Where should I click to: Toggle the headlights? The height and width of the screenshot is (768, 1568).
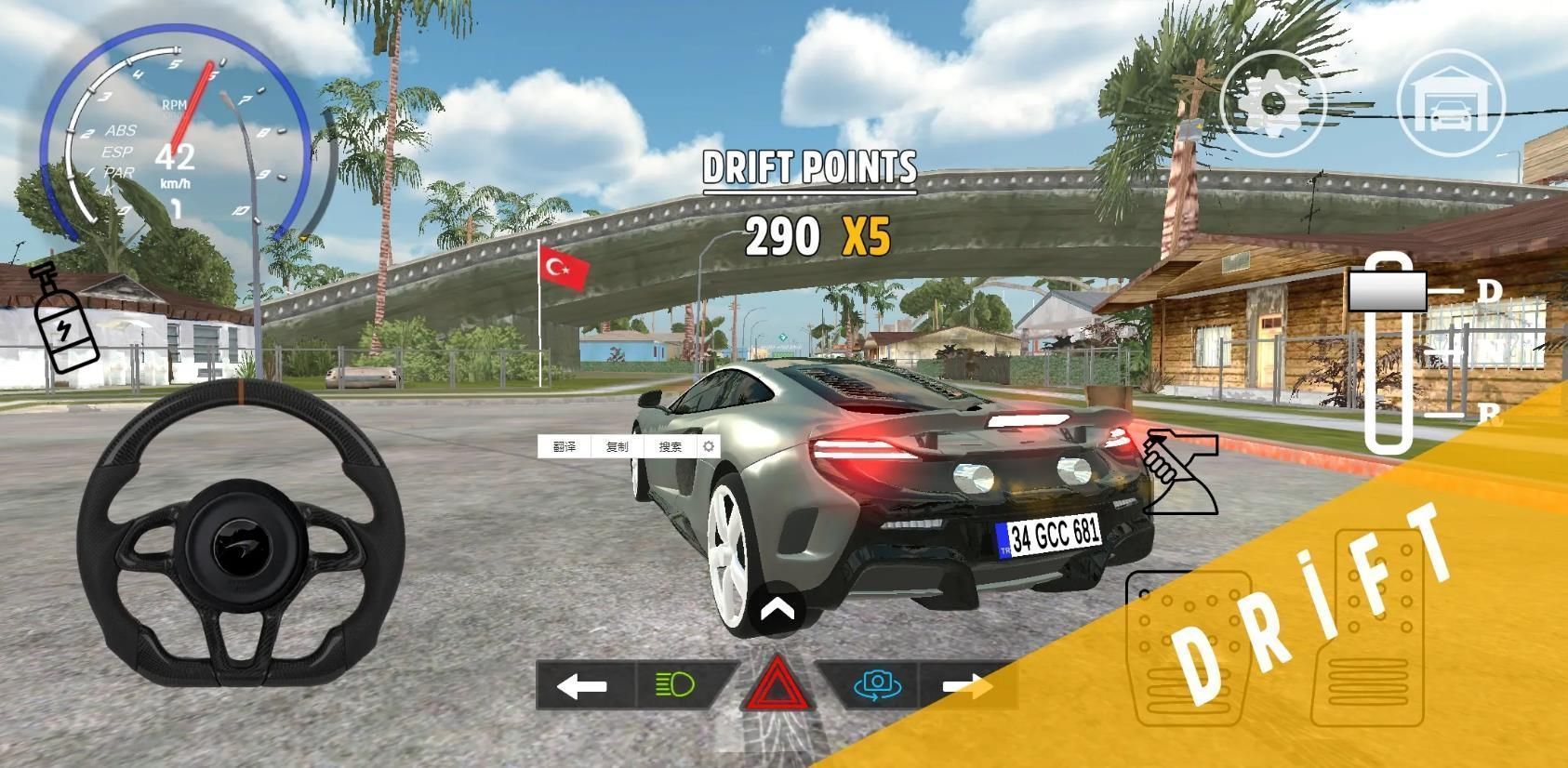coord(676,686)
